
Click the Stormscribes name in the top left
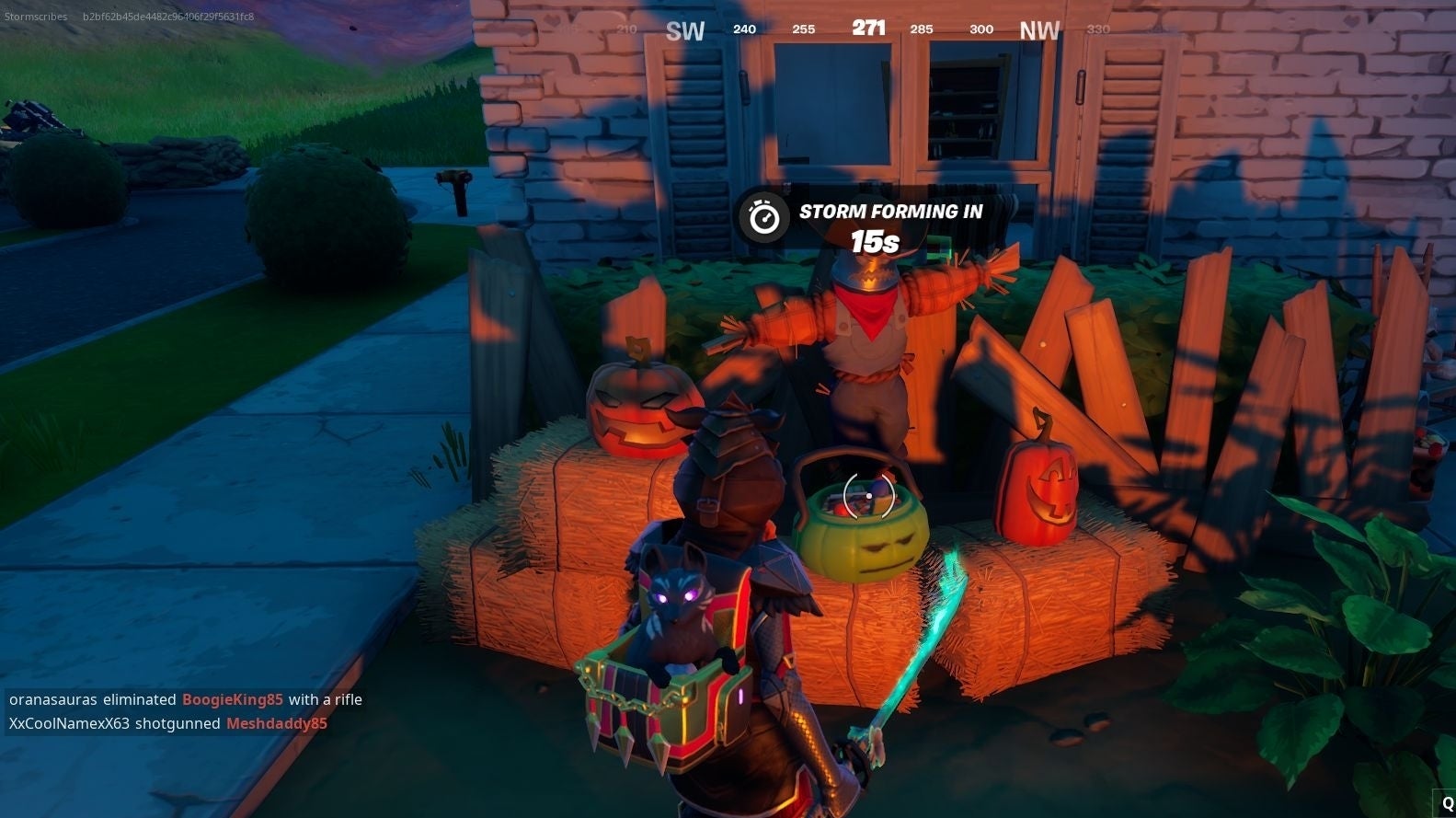pos(37,16)
